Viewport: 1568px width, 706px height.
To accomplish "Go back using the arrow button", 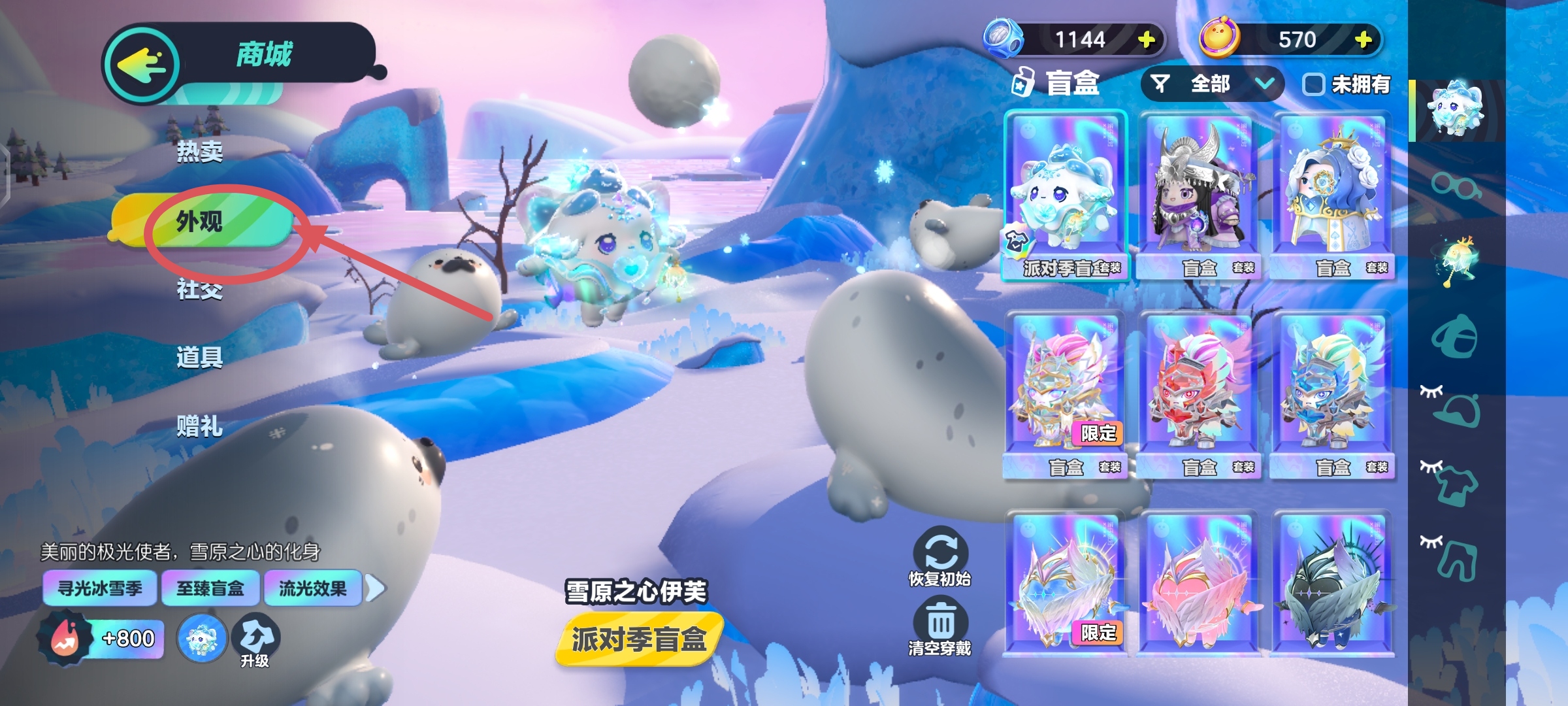I will coord(142,64).
